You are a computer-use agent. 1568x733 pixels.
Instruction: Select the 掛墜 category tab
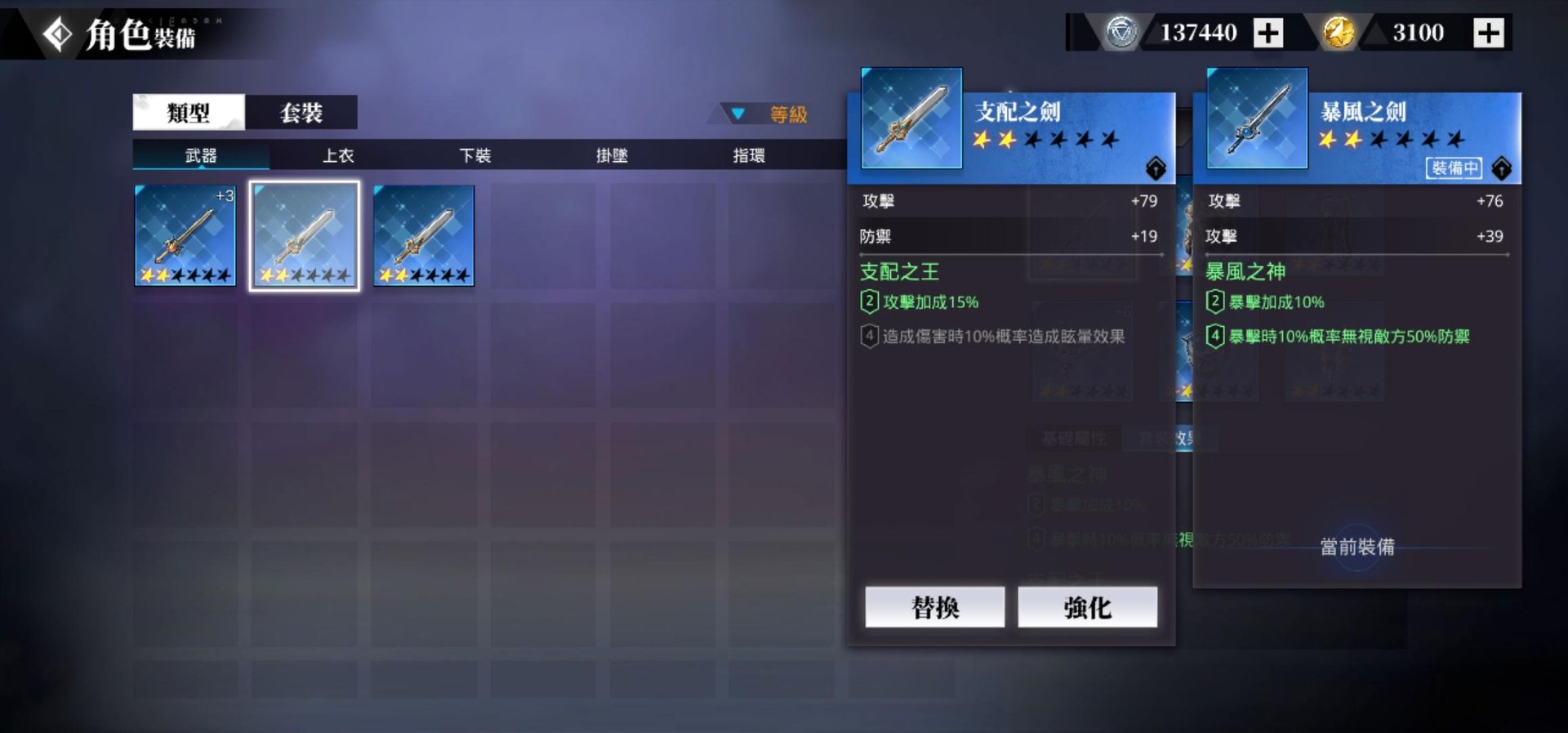[610, 155]
